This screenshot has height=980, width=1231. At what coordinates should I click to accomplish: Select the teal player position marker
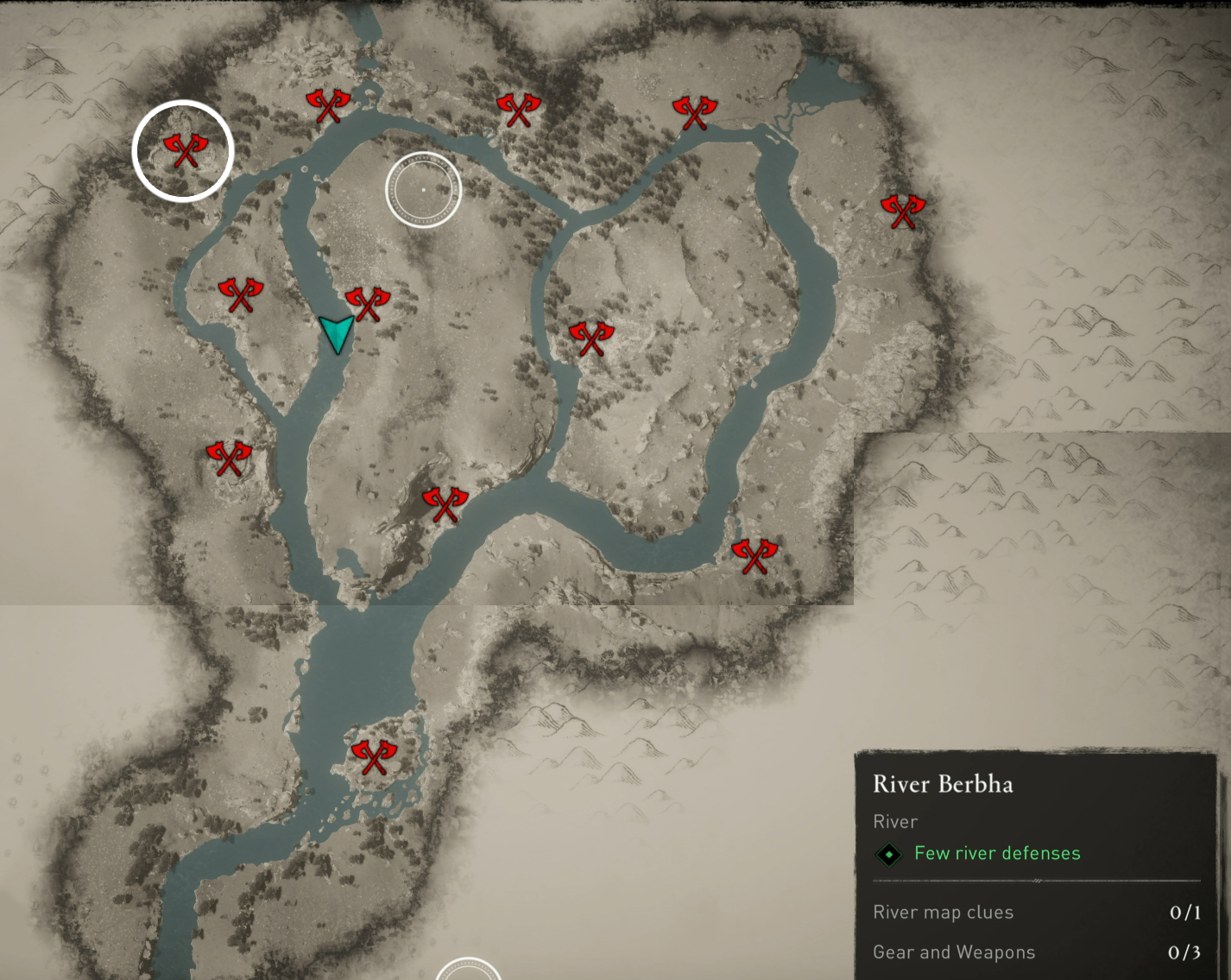point(337,334)
